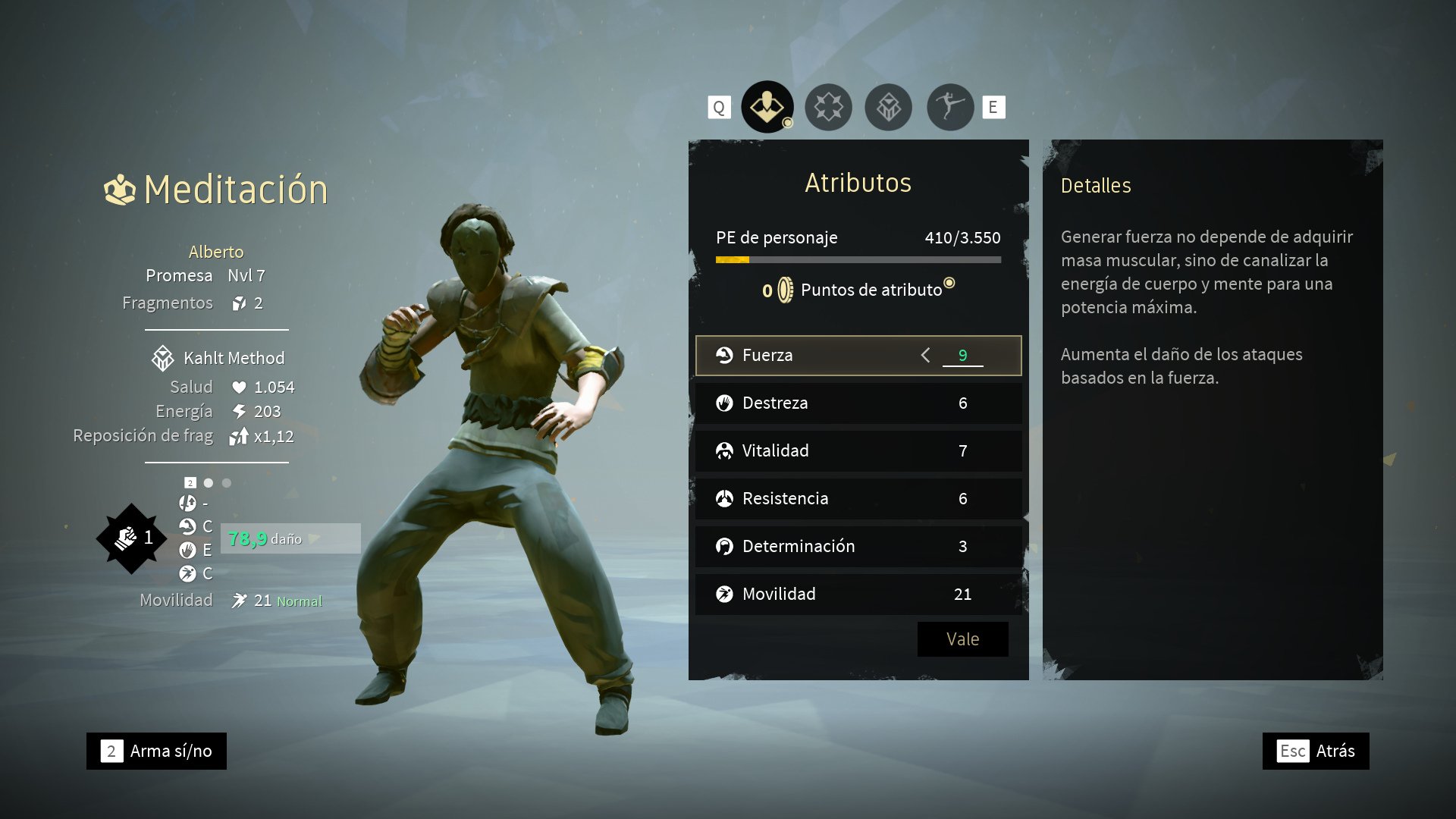
Task: Click the Destreza attribute icon
Action: click(x=726, y=403)
